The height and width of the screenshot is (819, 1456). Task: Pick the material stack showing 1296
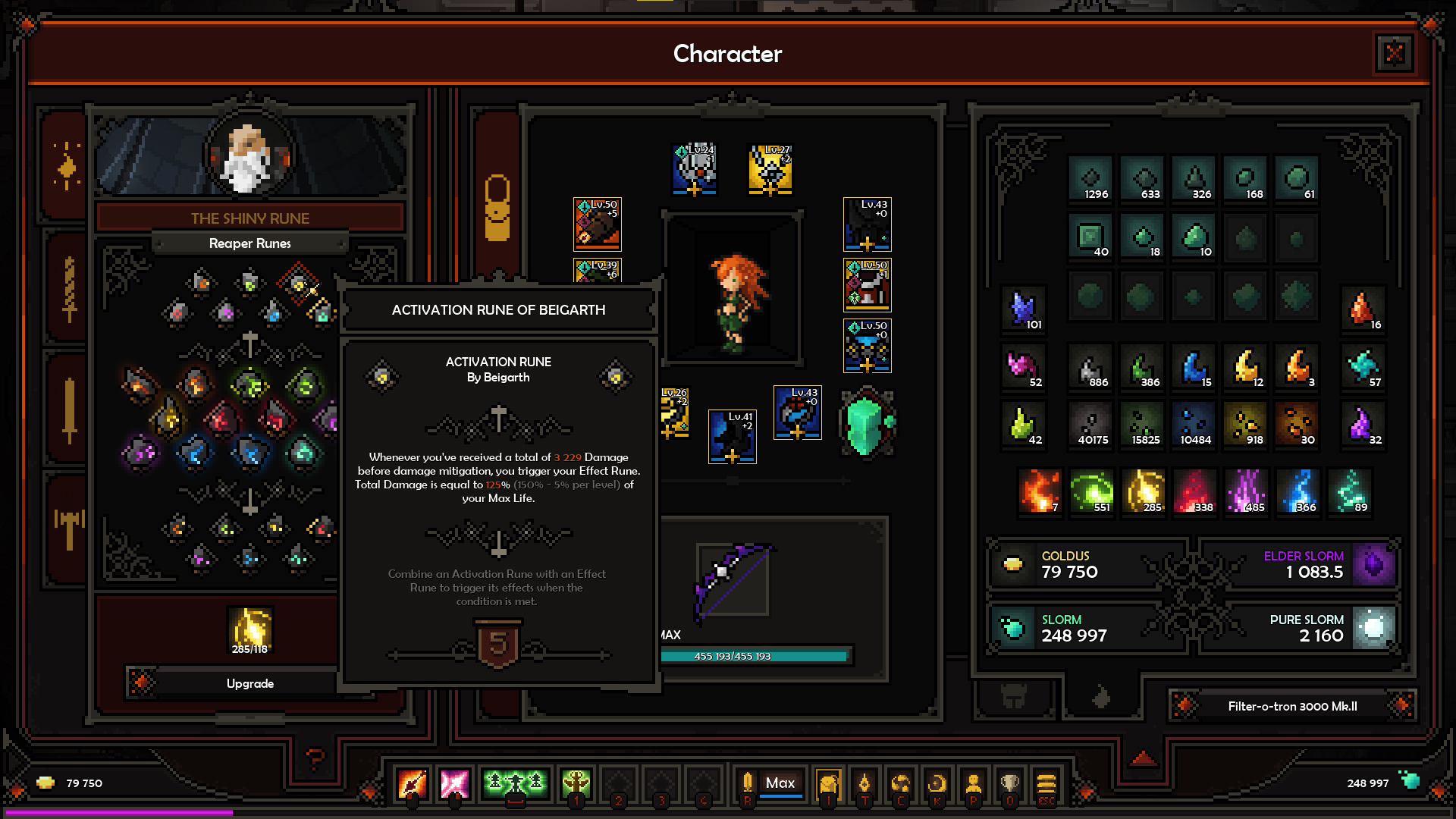[x=1091, y=180]
